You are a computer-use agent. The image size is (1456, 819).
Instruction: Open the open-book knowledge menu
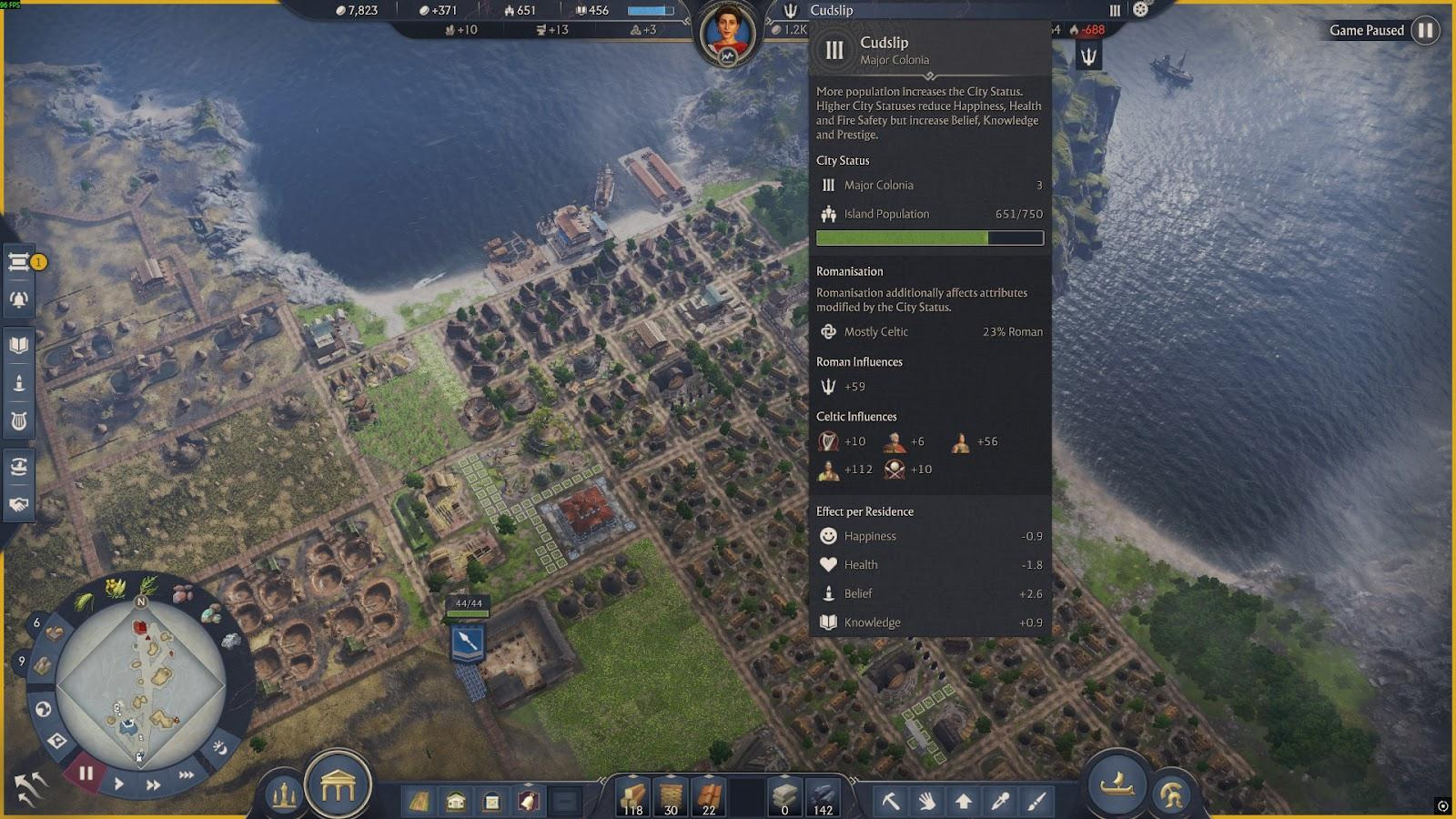(x=19, y=345)
